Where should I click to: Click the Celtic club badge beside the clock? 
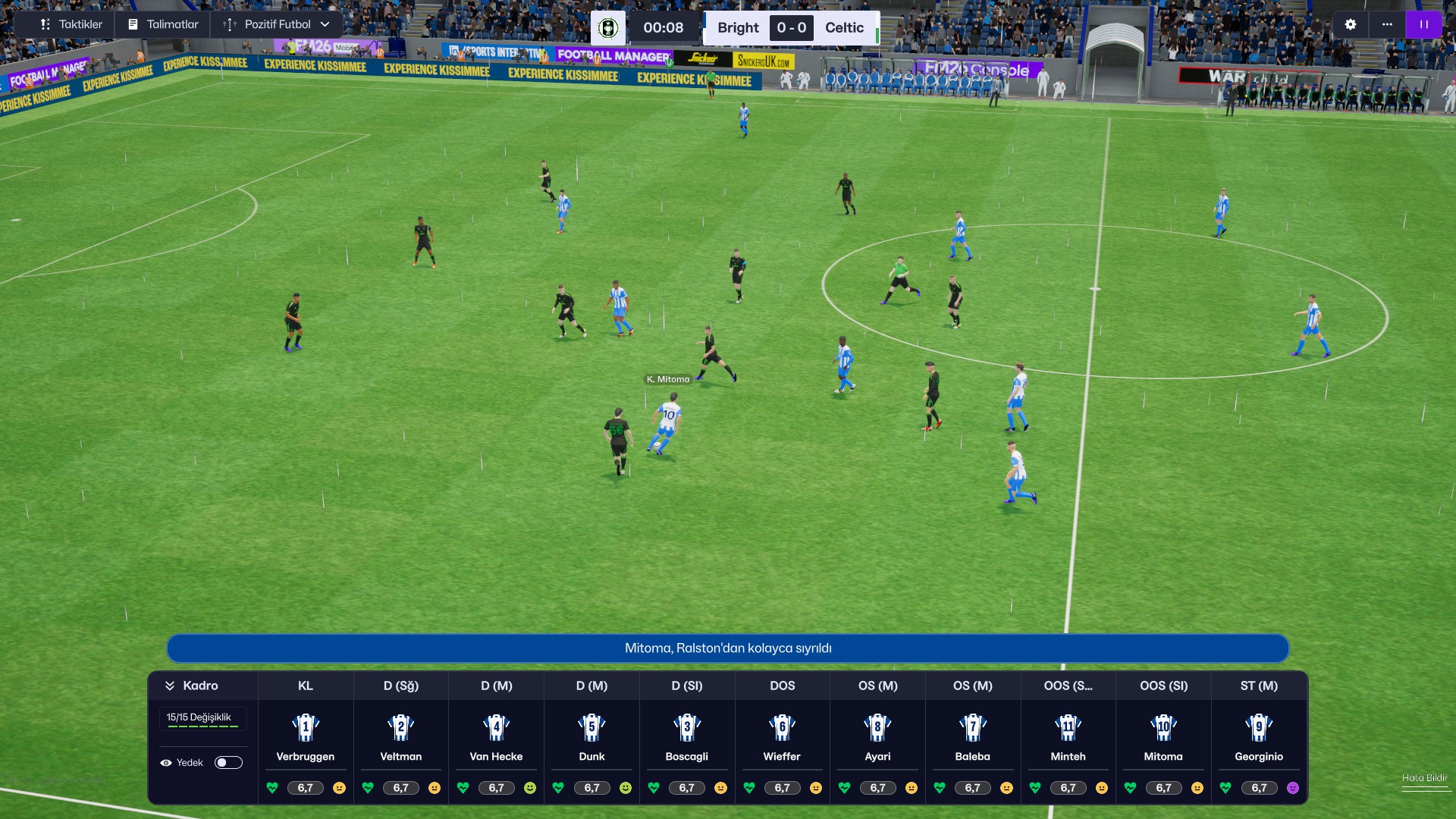[x=608, y=28]
